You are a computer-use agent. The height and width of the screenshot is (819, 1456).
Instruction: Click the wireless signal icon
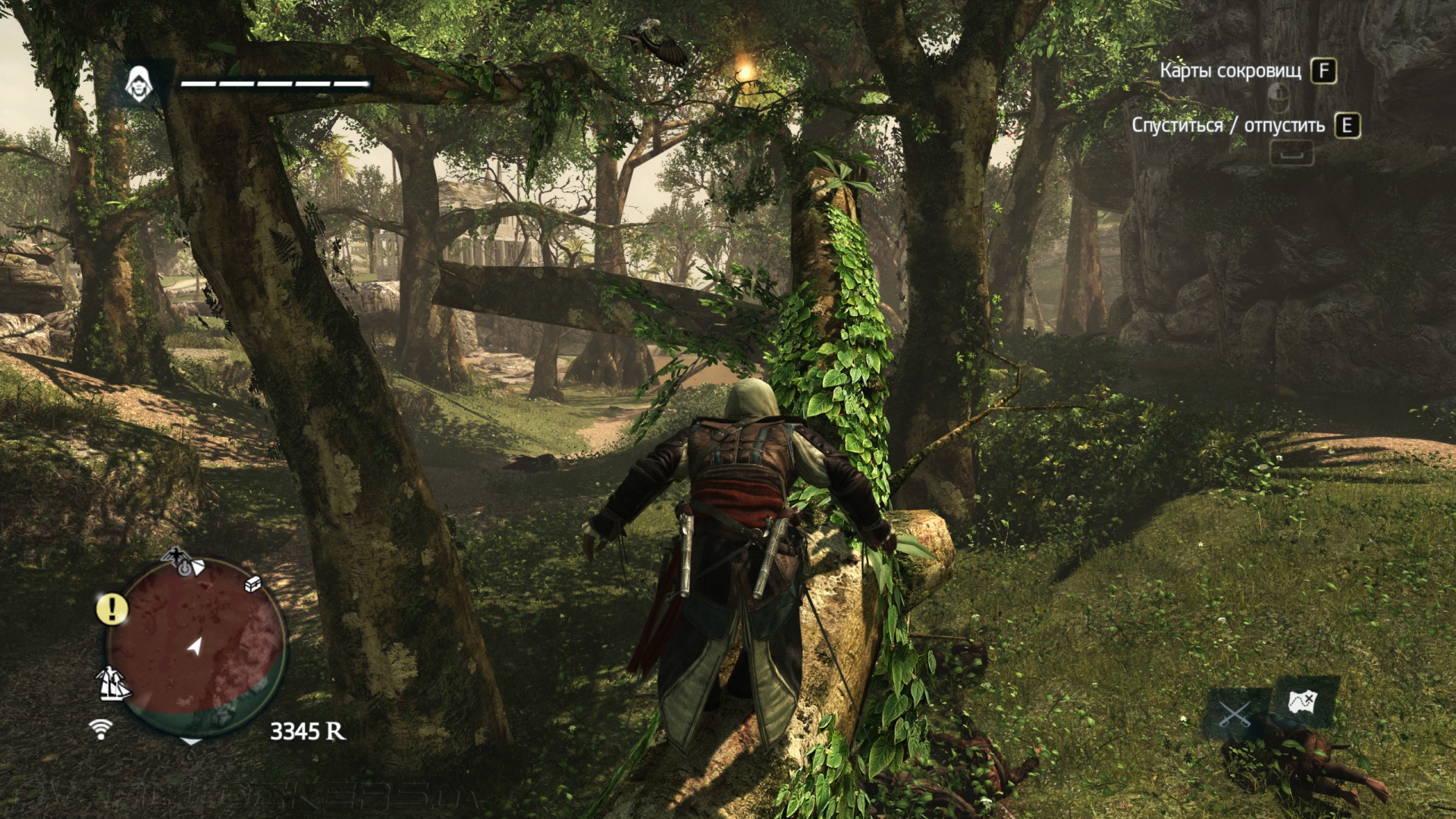coord(100,729)
